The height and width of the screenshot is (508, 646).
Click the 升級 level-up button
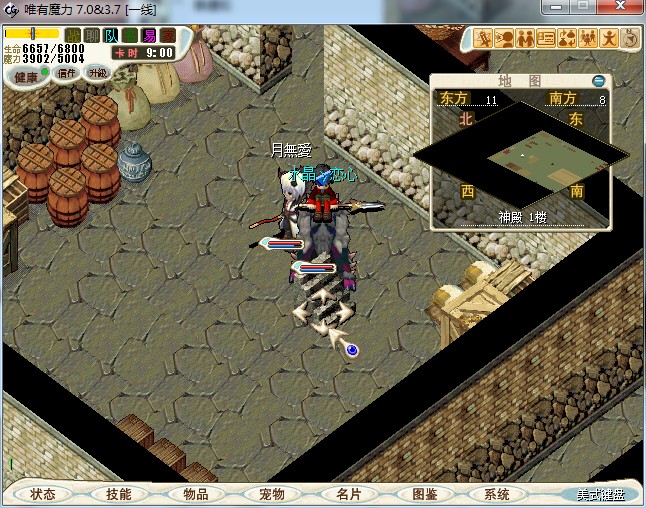point(97,72)
